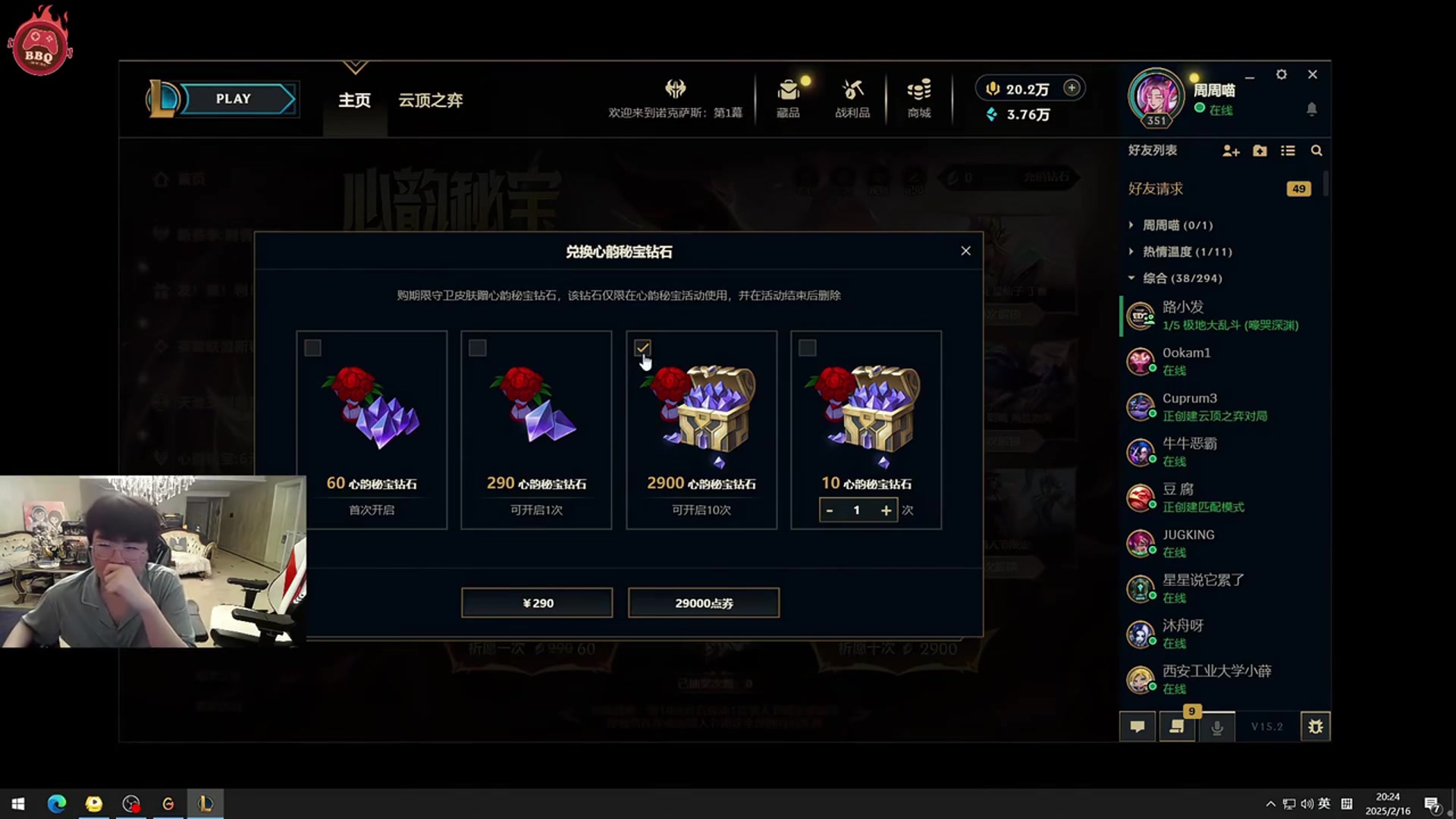Click the ¥290 purchase button
1456x819 pixels.
pos(536,602)
